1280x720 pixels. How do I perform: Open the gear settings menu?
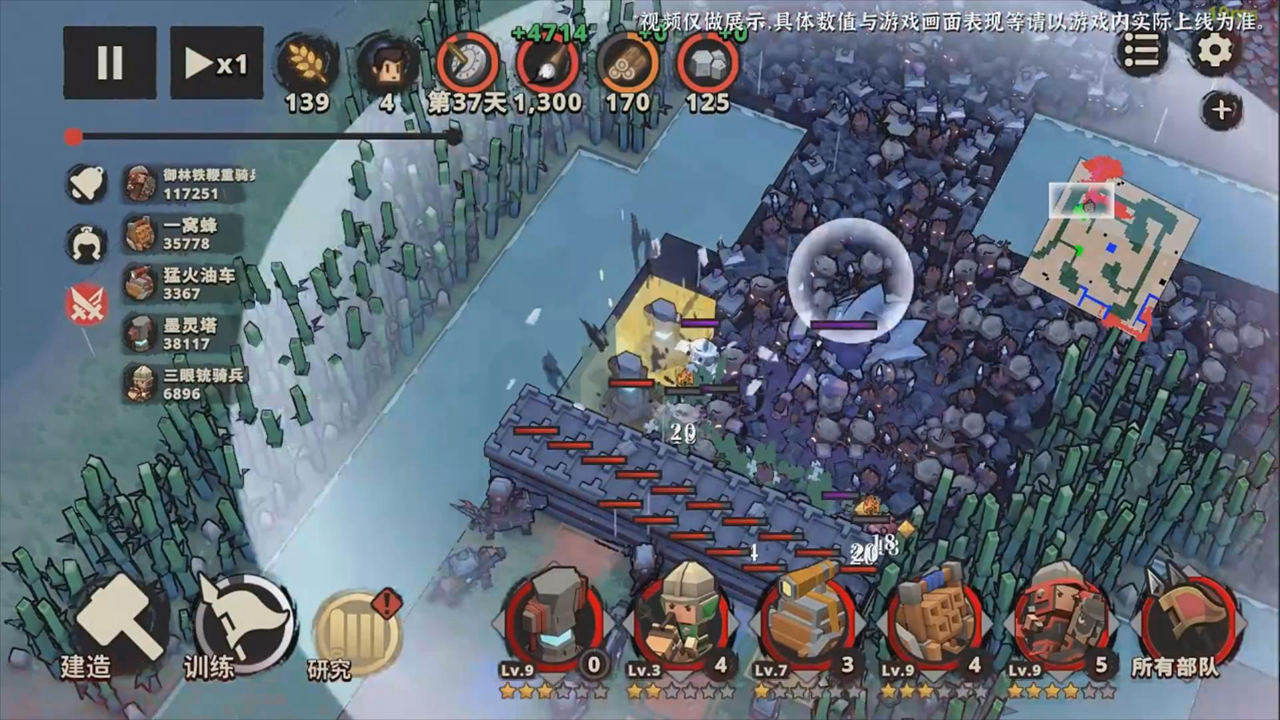click(x=1214, y=50)
